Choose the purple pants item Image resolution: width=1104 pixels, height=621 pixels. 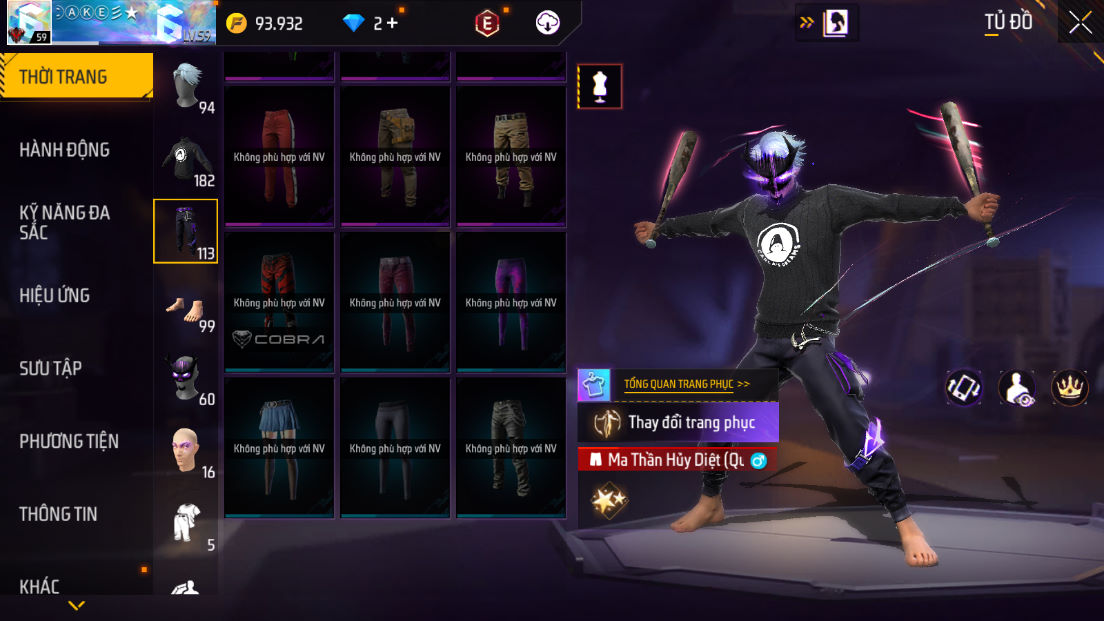click(511, 302)
